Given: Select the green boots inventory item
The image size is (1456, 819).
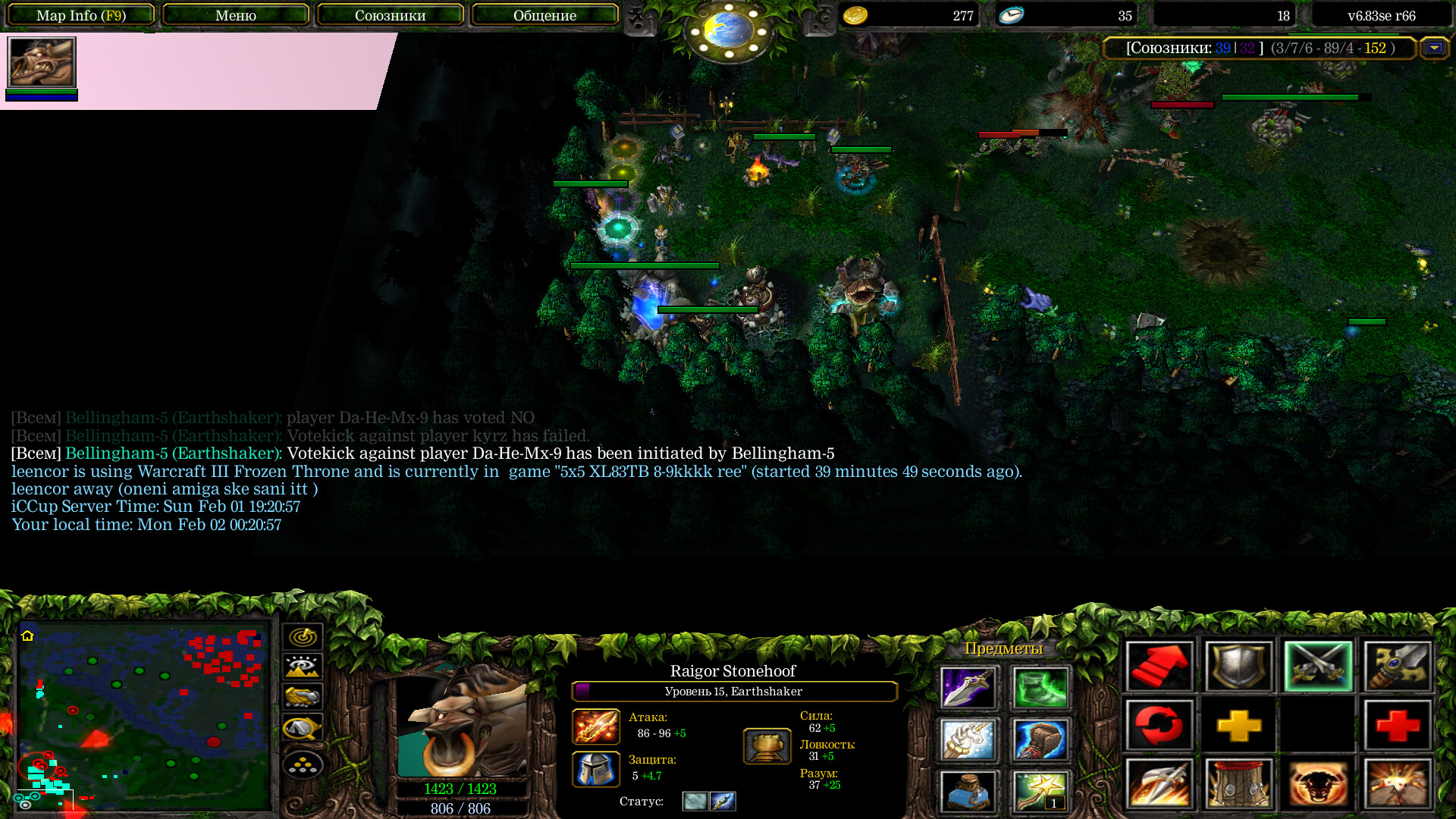Looking at the screenshot, I should point(1040,687).
